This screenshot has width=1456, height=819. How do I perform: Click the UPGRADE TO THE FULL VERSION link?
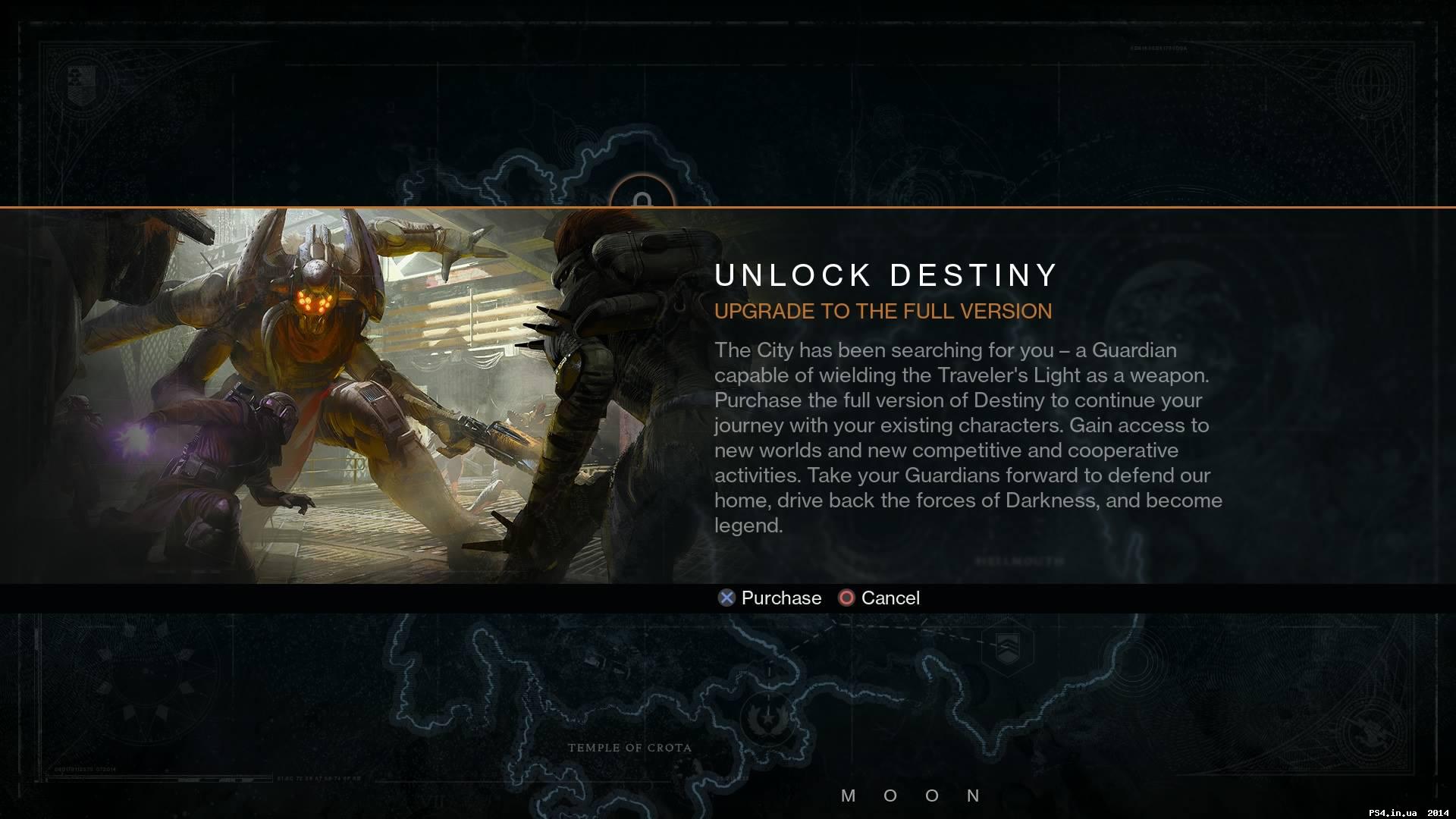click(x=883, y=311)
